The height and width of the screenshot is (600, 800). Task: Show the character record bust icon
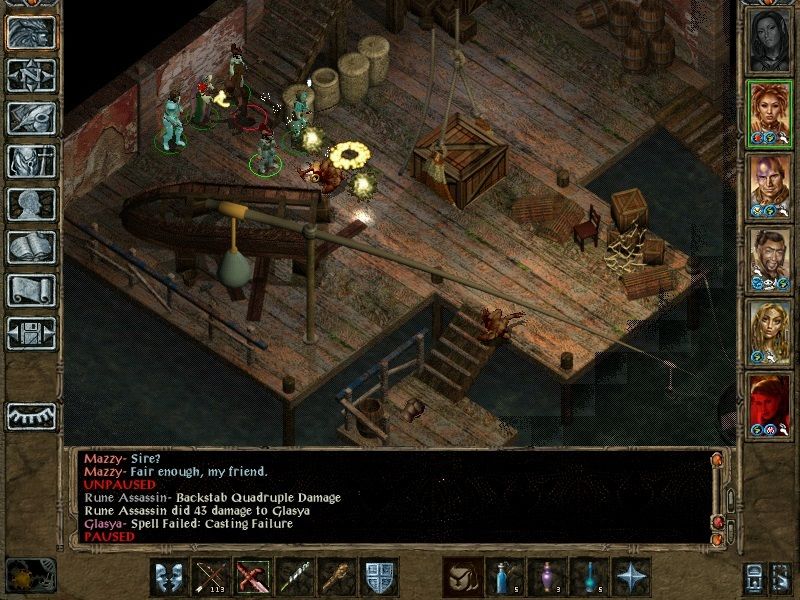tap(31, 204)
